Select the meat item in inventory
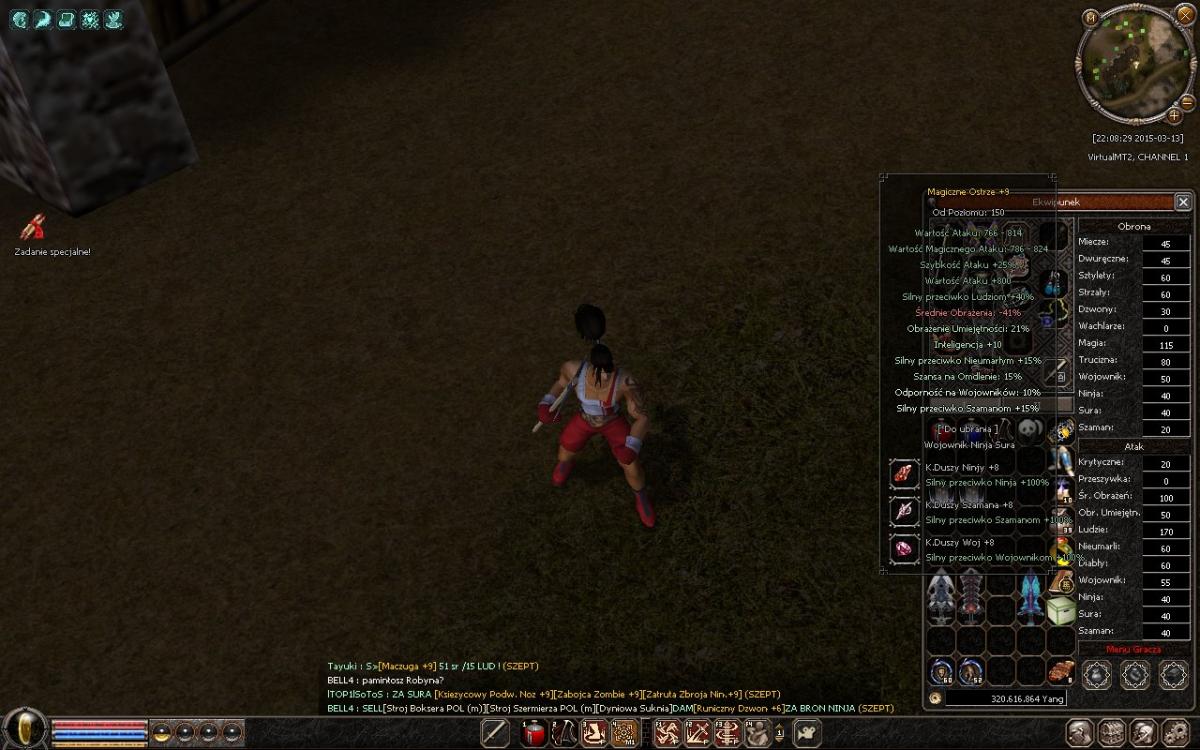Image resolution: width=1200 pixels, height=750 pixels. point(1061,671)
